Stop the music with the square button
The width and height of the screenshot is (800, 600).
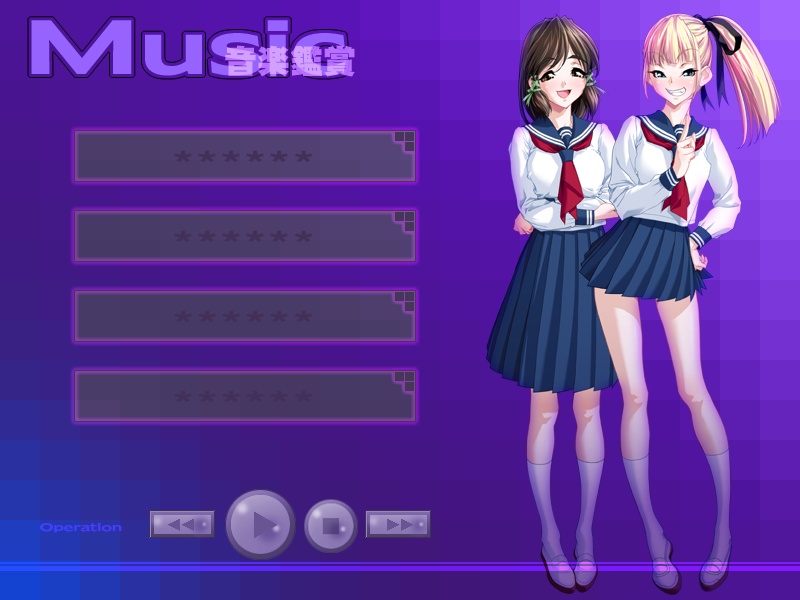tap(331, 525)
